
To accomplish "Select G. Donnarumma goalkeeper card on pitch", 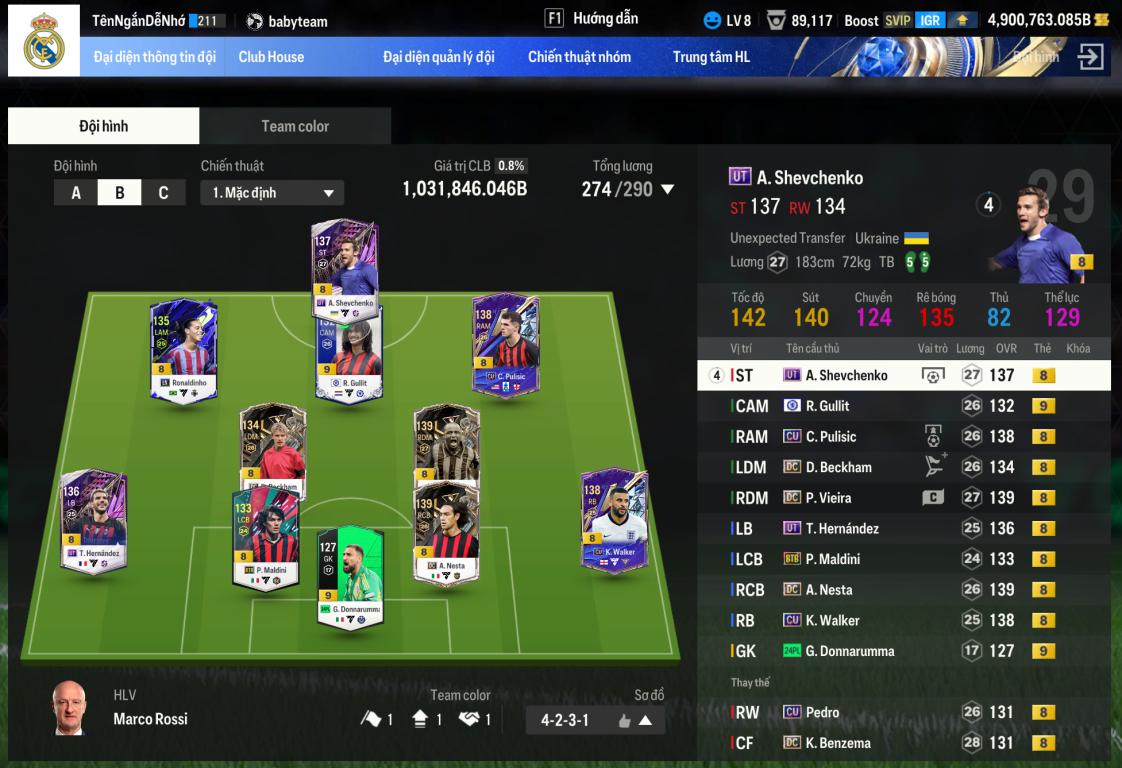I will 350,577.
